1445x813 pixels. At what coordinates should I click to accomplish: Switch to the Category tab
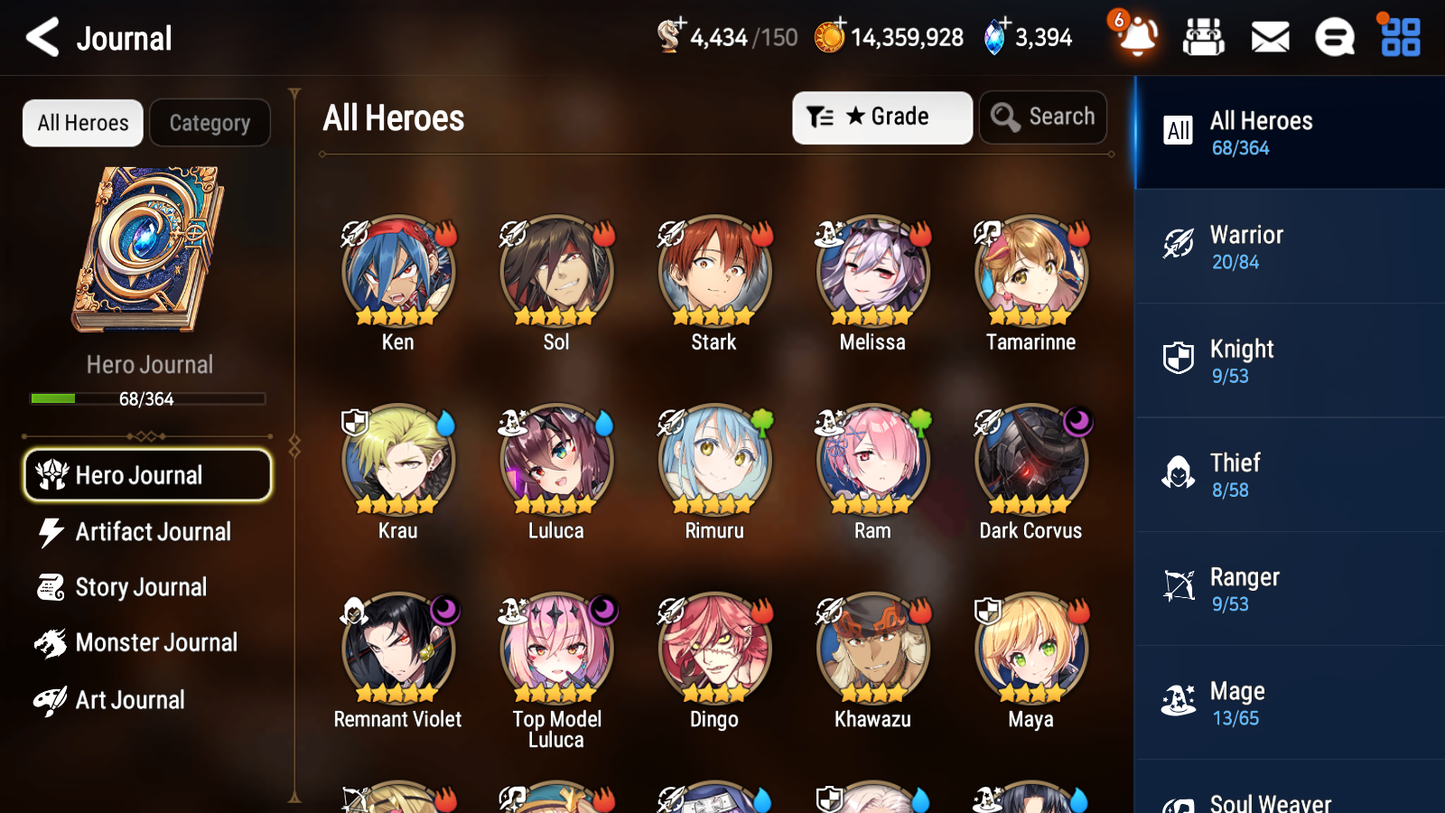(x=210, y=122)
